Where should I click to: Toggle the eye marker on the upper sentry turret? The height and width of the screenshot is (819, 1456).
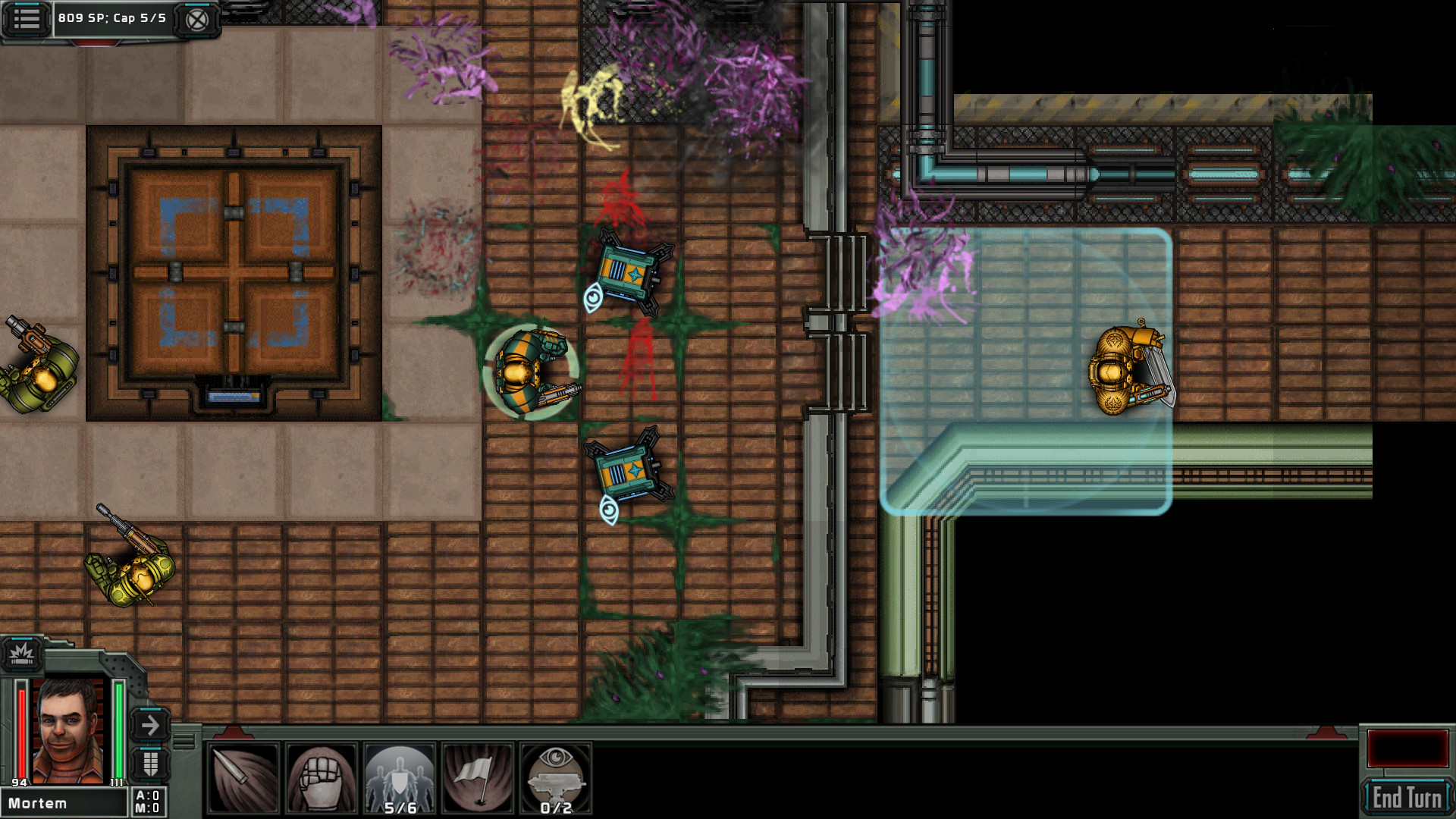point(594,300)
